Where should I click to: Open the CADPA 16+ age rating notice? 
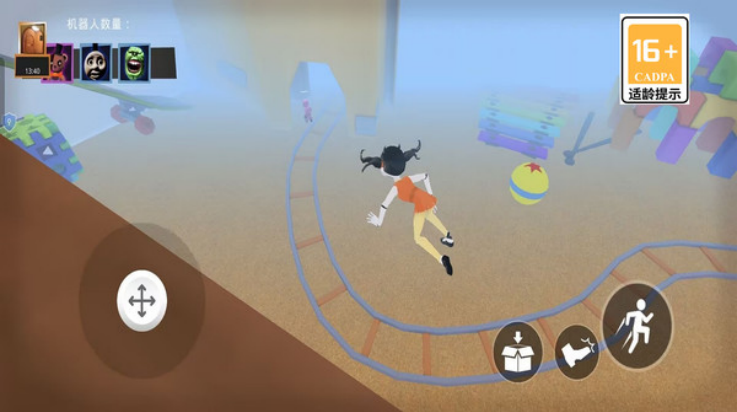654,59
